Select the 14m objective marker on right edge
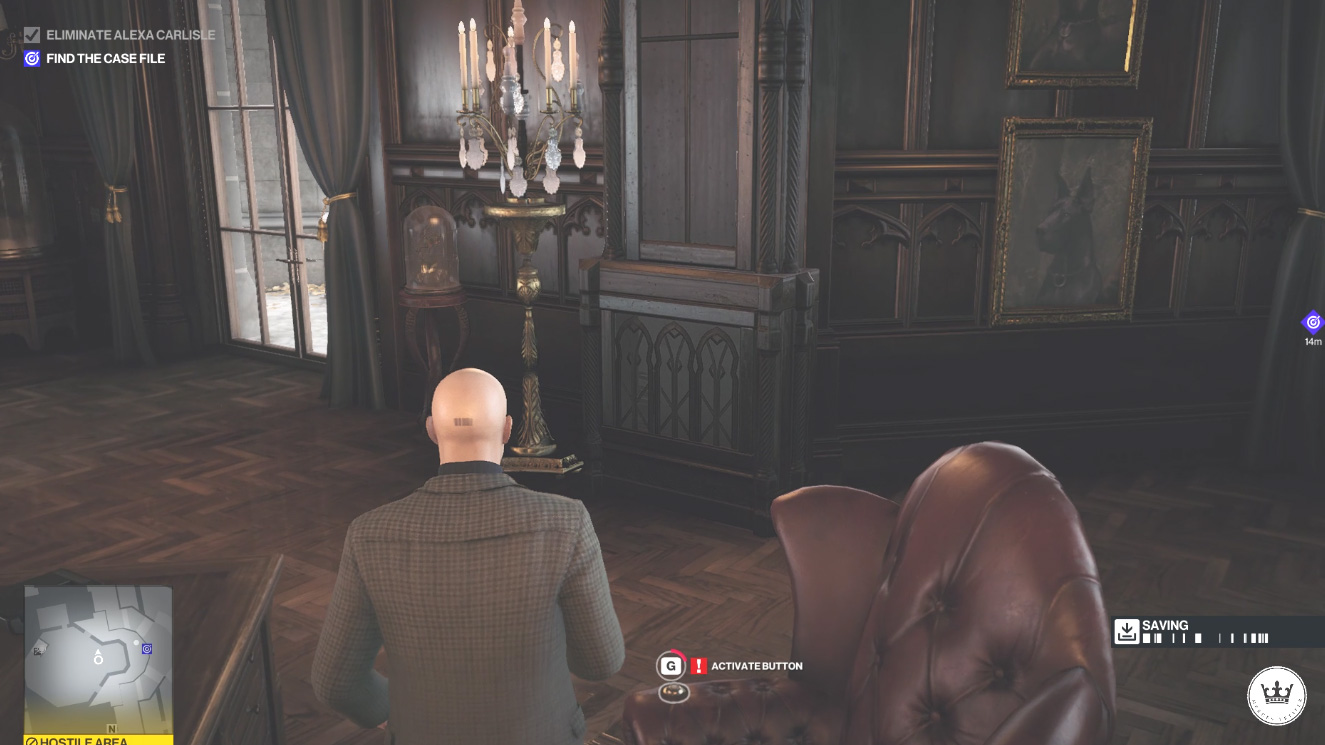 [1312, 322]
